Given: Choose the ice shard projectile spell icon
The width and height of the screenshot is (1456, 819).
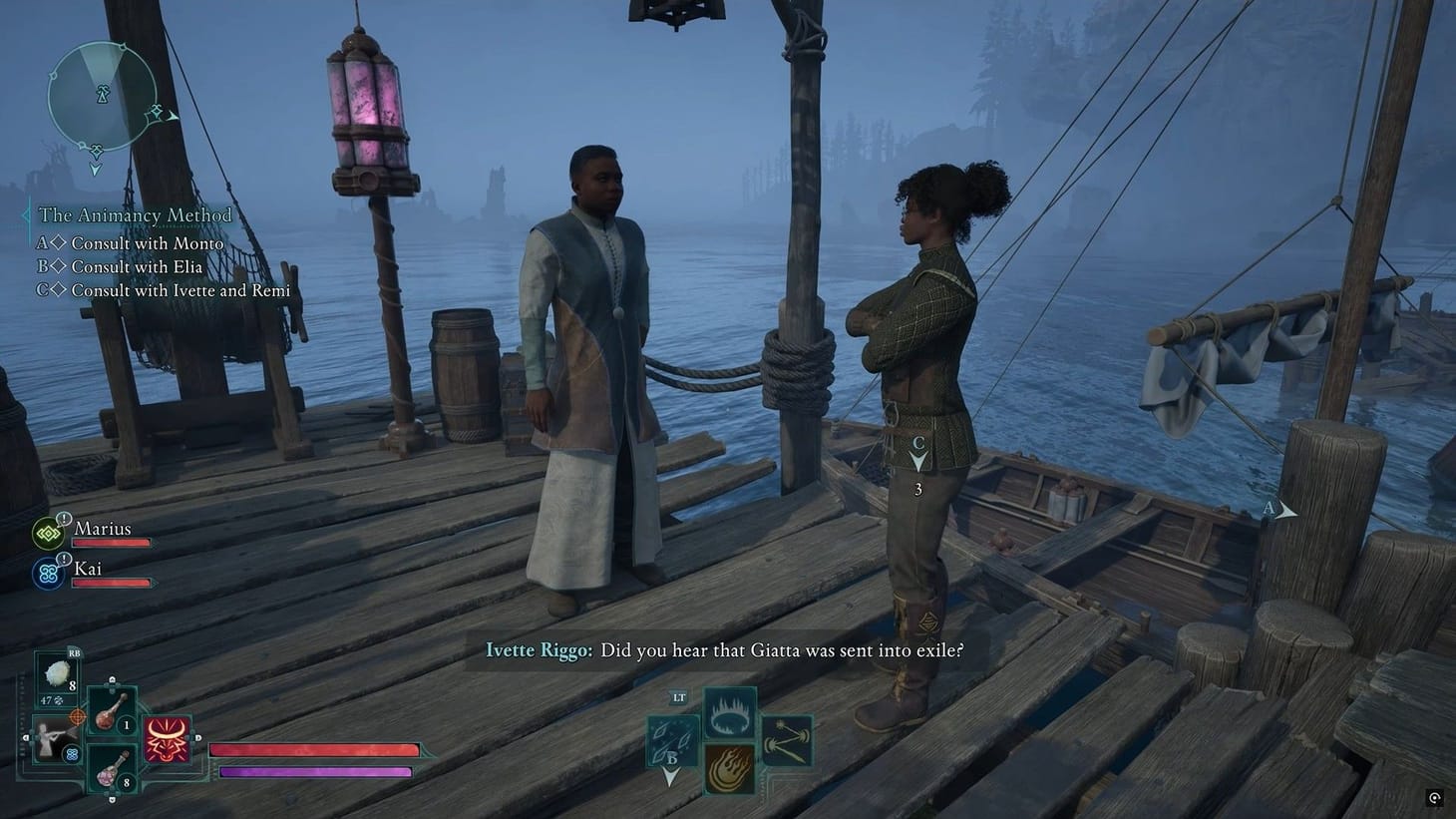Looking at the screenshot, I should pos(670,738).
